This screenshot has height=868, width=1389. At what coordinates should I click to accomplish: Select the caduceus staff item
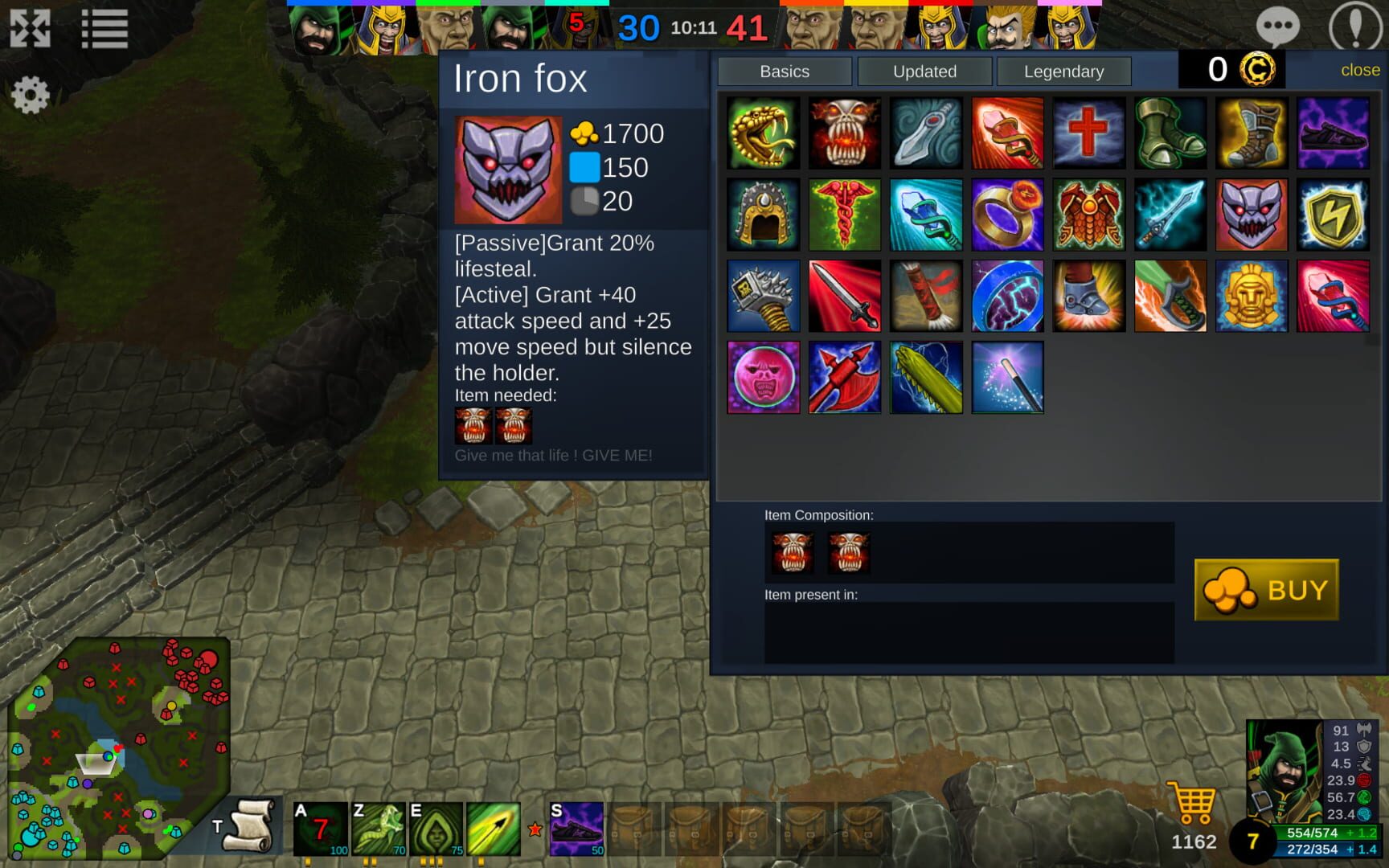844,214
